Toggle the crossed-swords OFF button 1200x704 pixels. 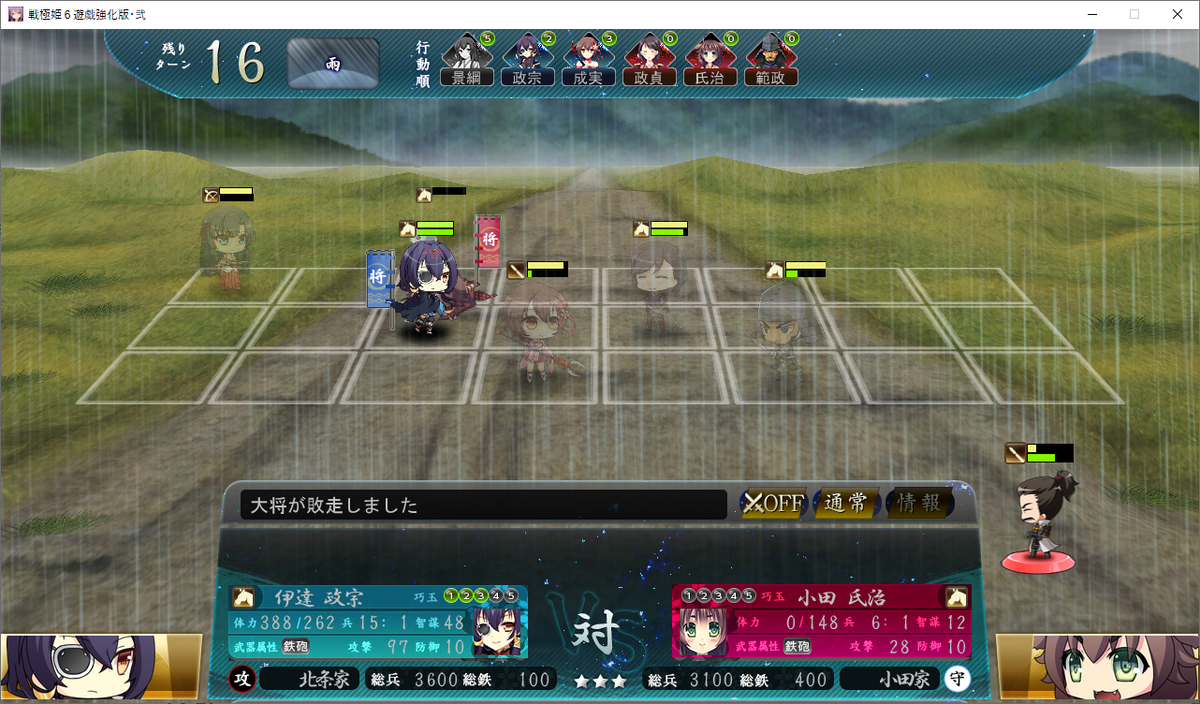click(x=773, y=503)
